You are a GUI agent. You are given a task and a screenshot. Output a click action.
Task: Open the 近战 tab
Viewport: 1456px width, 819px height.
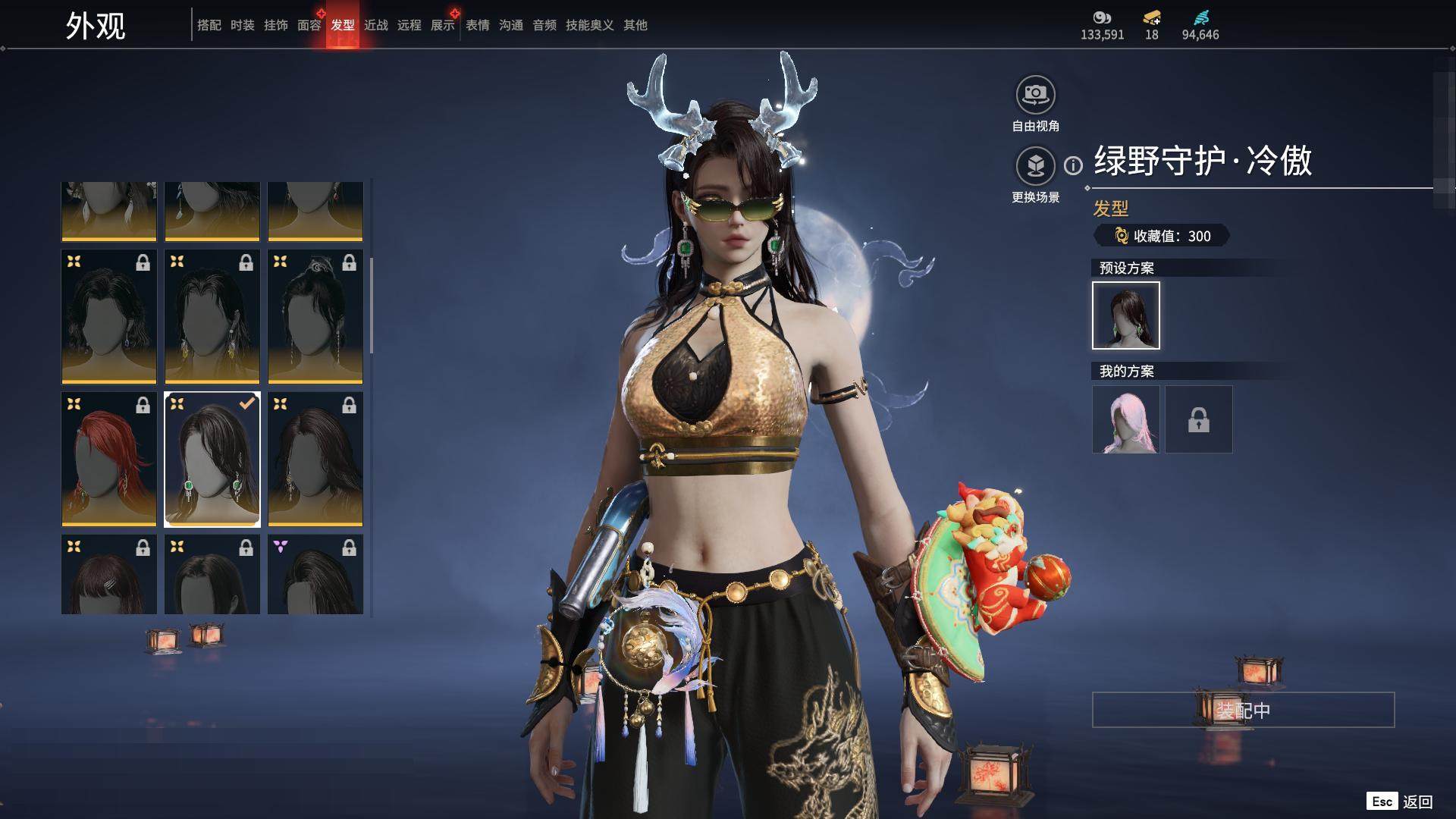pyautogui.click(x=375, y=25)
